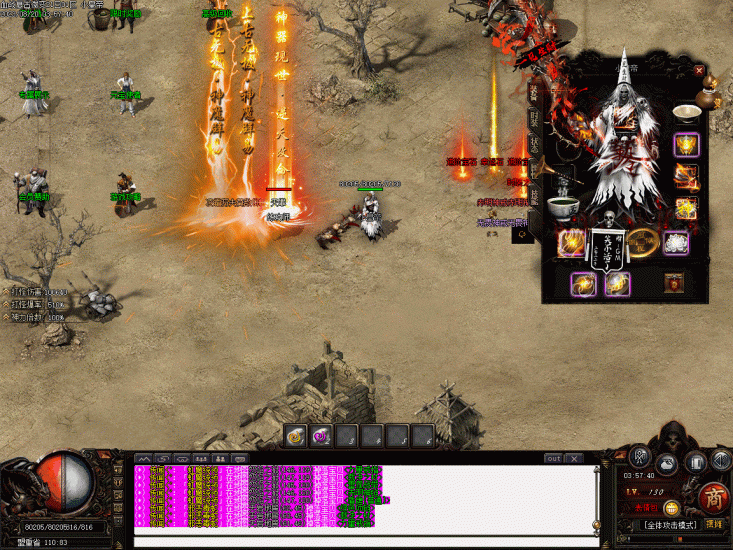
Task: Switch to the 装备 equipment tab
Action: pos(533,92)
